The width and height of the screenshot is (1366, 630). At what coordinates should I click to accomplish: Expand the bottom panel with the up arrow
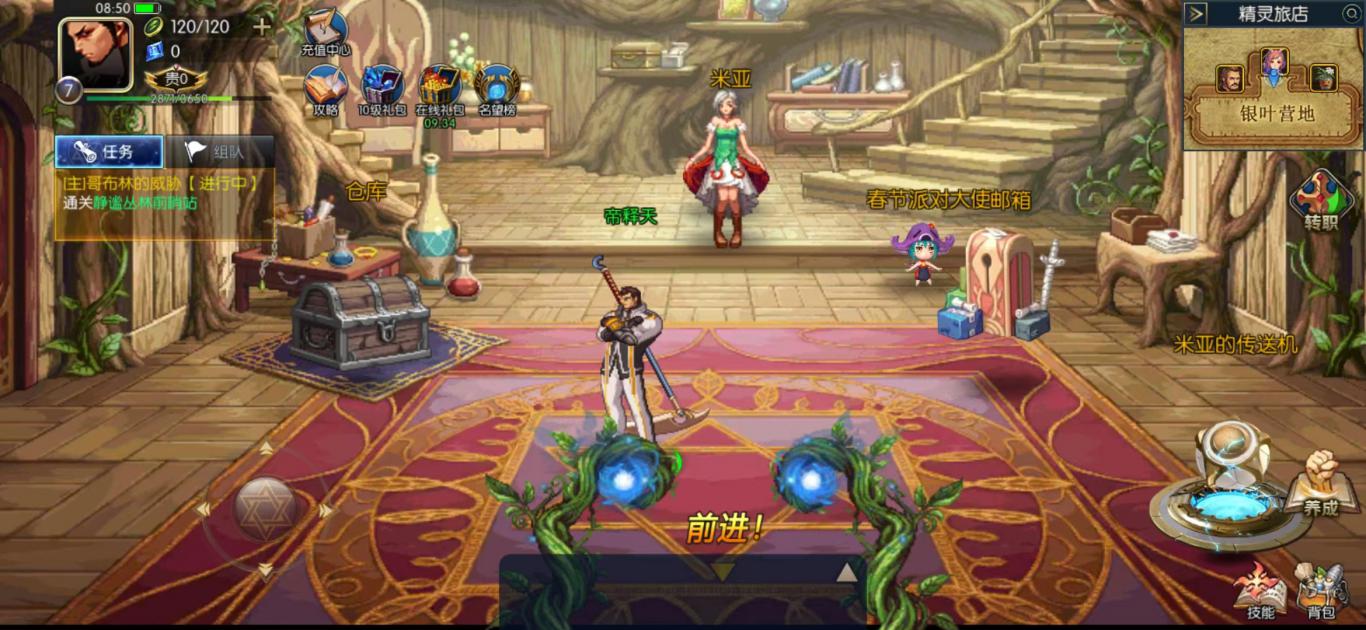point(846,572)
